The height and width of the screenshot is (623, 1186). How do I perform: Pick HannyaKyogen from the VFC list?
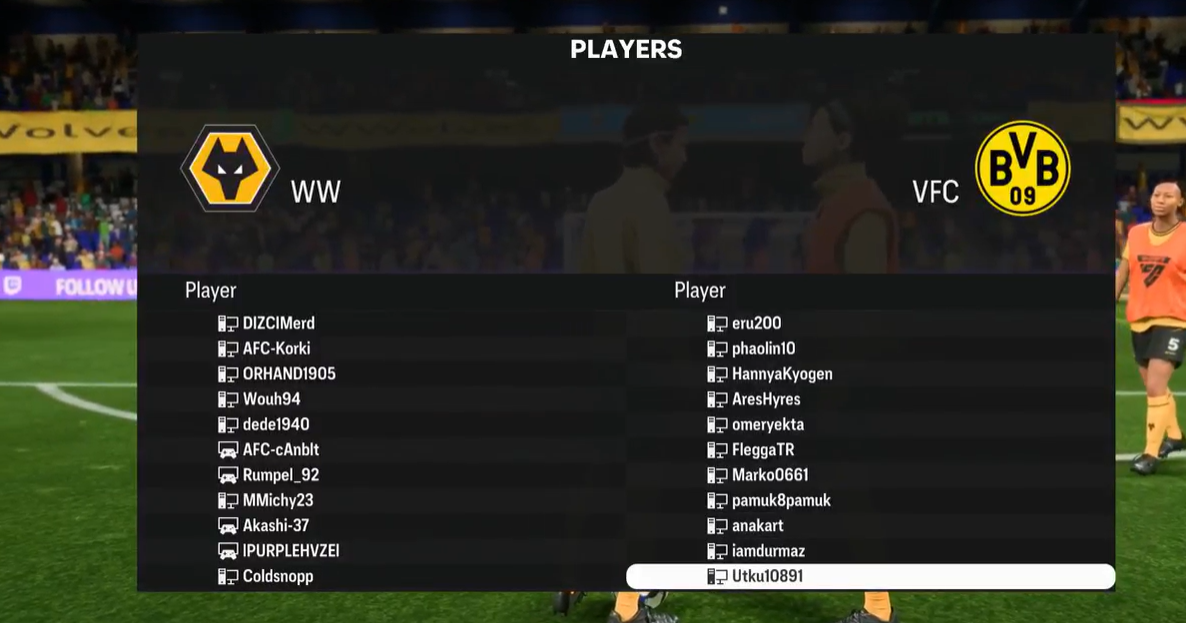click(782, 374)
